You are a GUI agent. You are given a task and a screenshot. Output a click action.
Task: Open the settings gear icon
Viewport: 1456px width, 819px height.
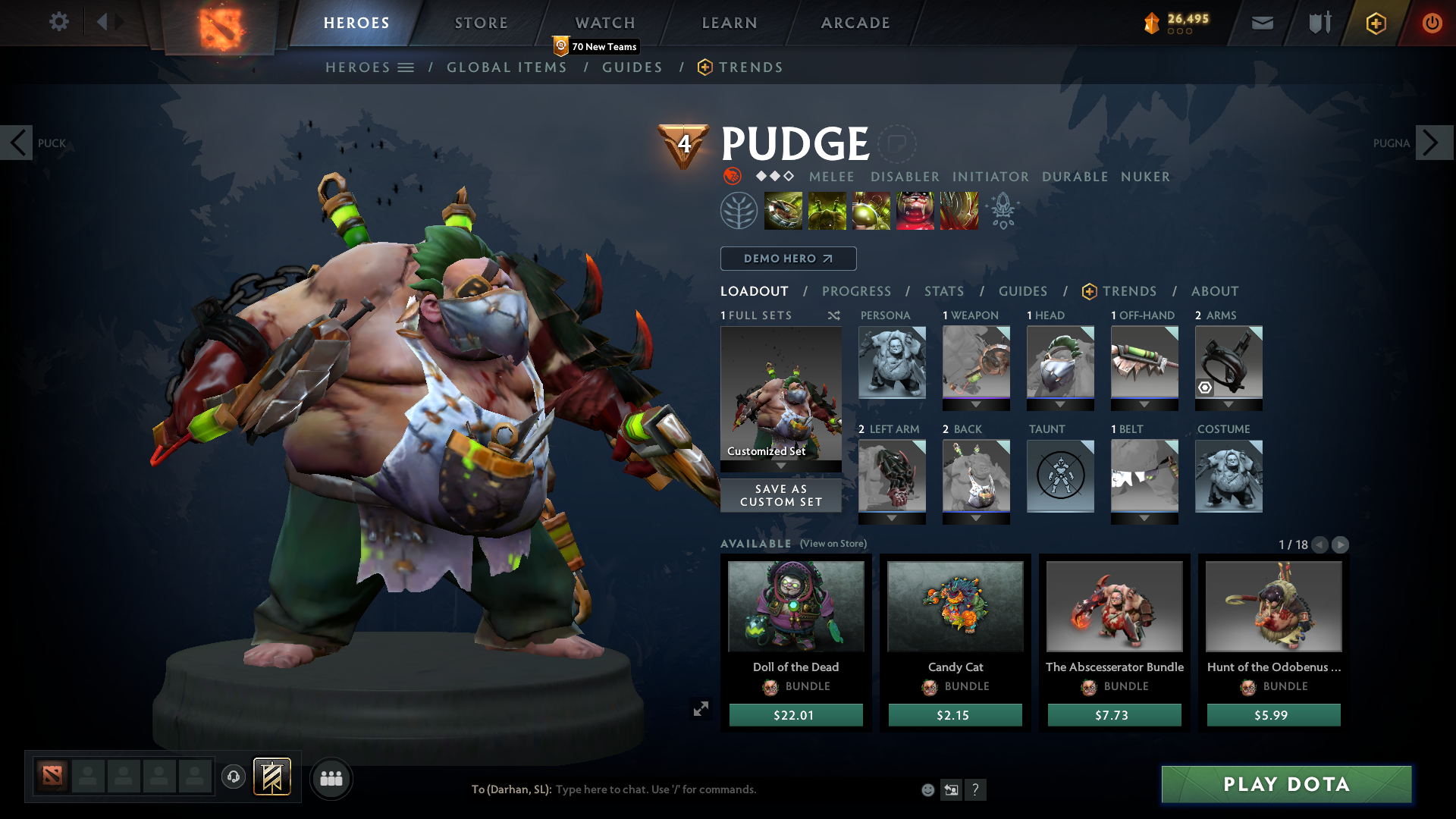58,22
